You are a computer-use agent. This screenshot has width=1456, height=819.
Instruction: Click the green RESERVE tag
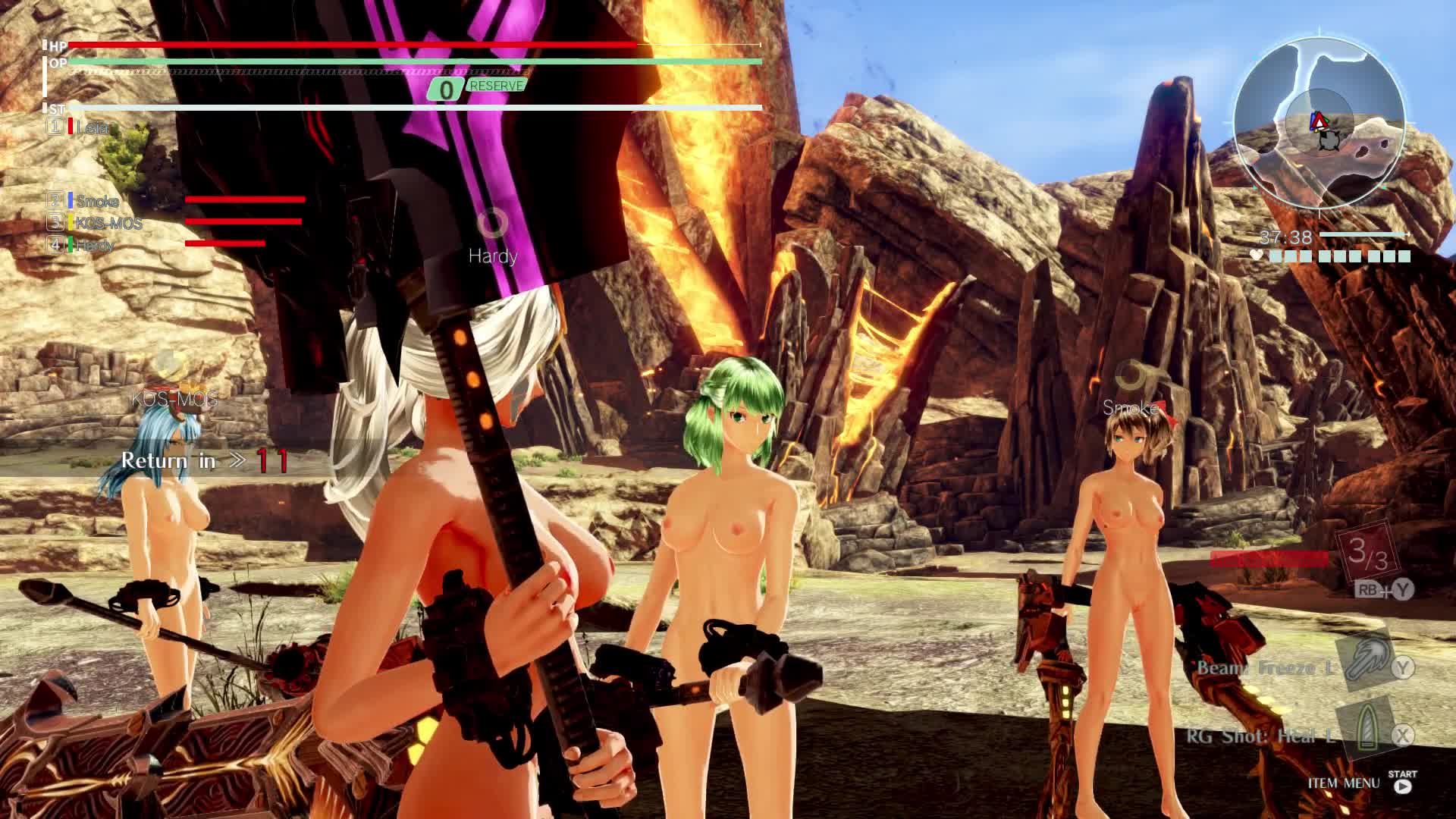(497, 86)
